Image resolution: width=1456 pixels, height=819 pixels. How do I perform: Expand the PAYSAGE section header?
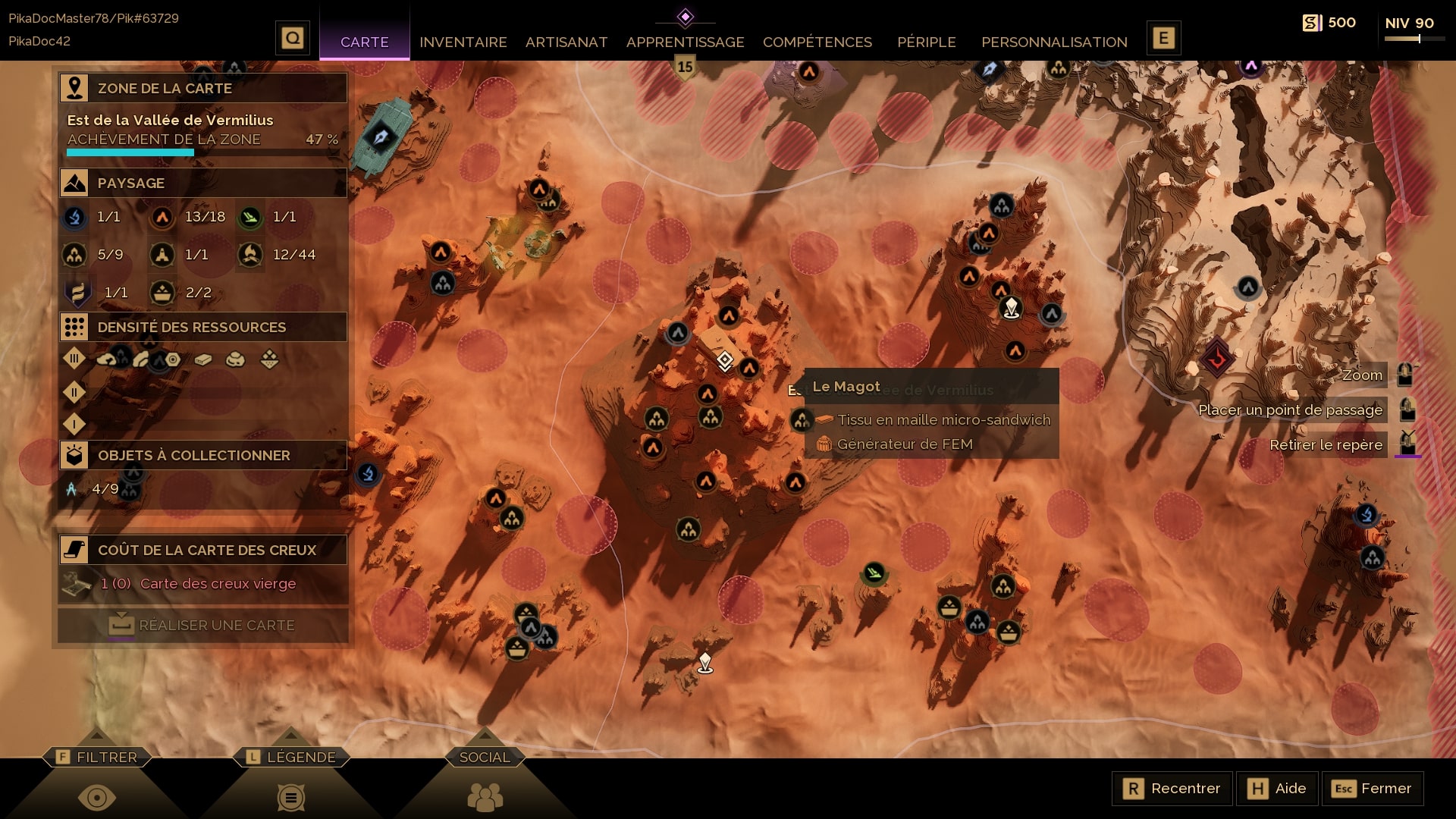[203, 183]
